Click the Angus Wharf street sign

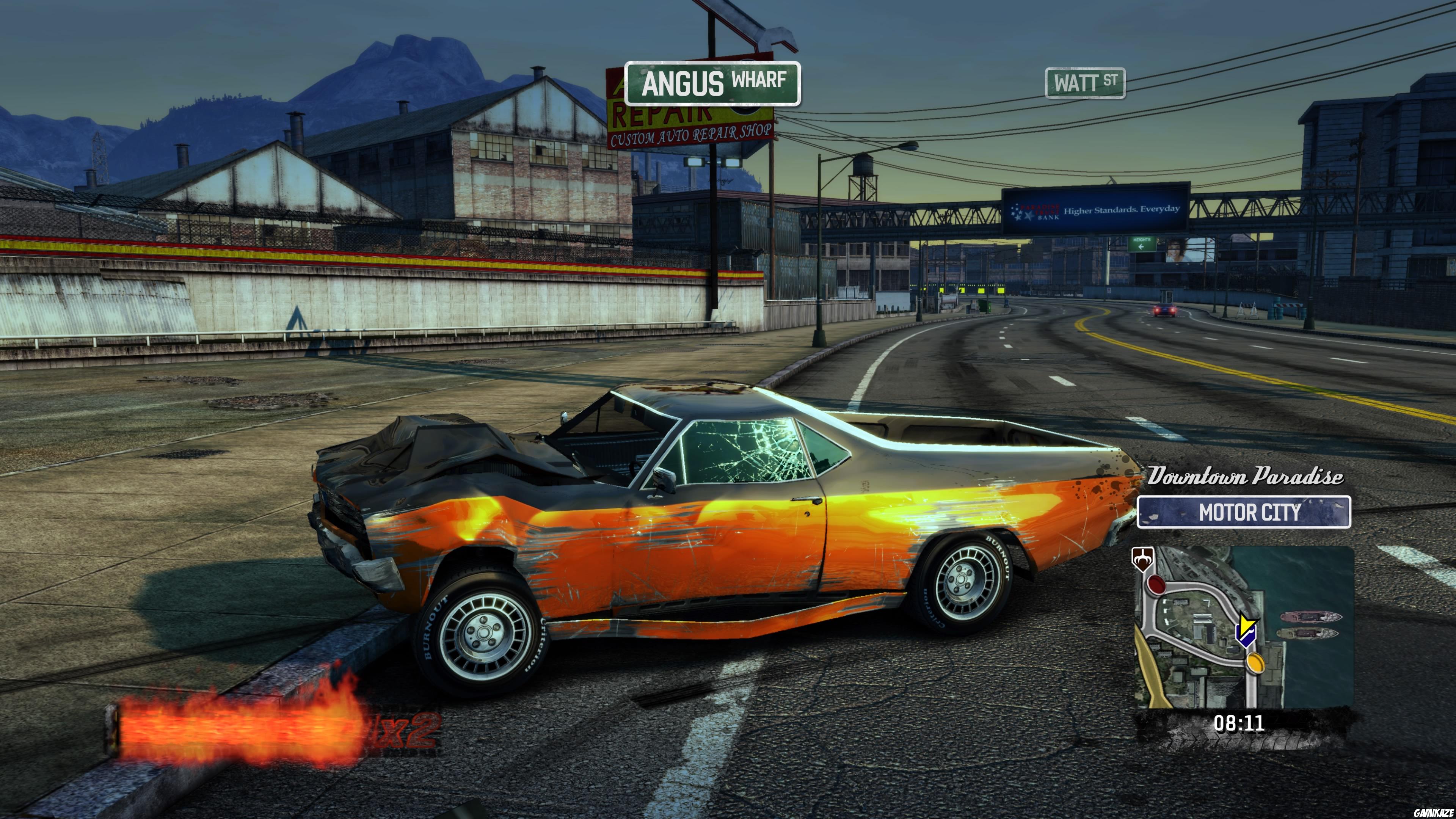click(711, 84)
